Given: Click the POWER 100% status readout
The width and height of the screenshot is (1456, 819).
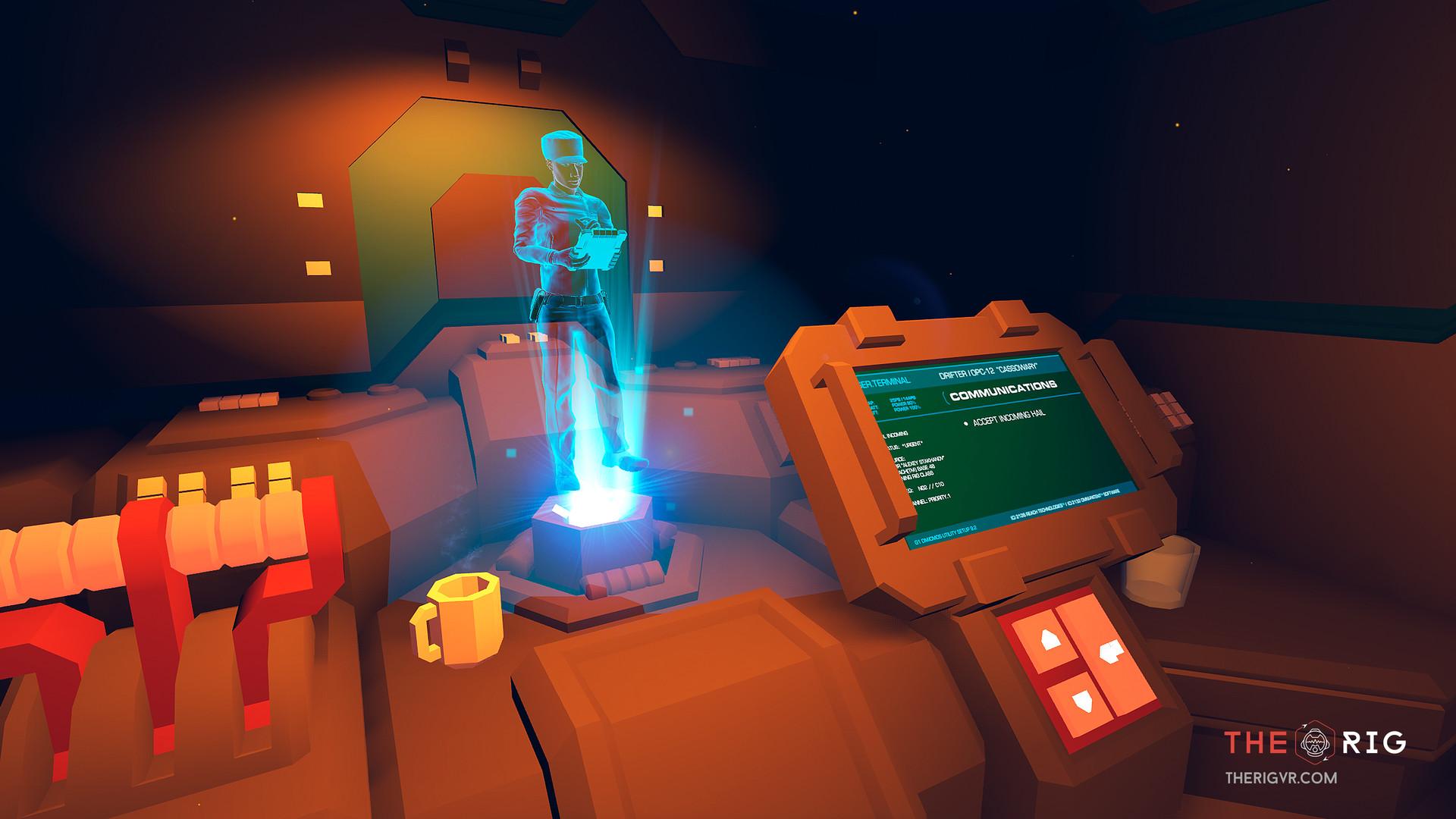Looking at the screenshot, I should [x=908, y=409].
